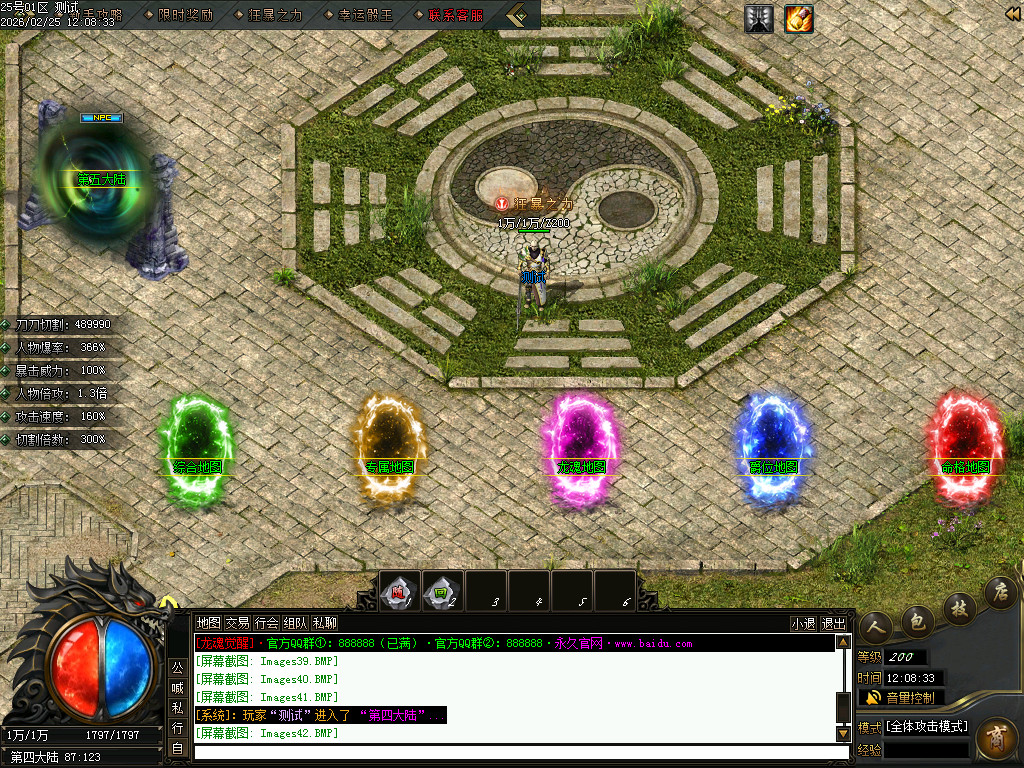Collapse the top menu bar with the arrow

(518, 15)
